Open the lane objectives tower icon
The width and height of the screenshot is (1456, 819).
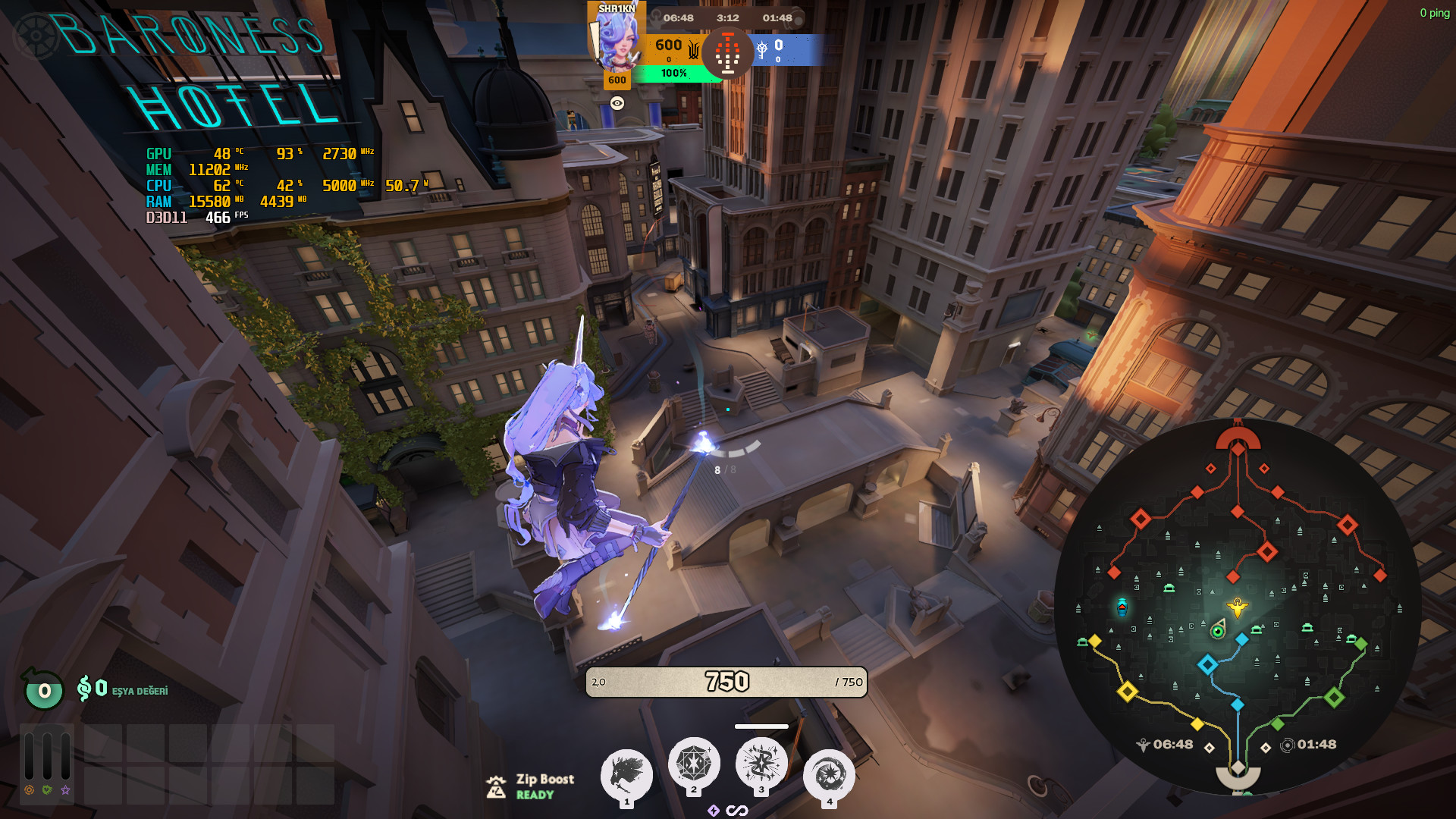[x=727, y=52]
